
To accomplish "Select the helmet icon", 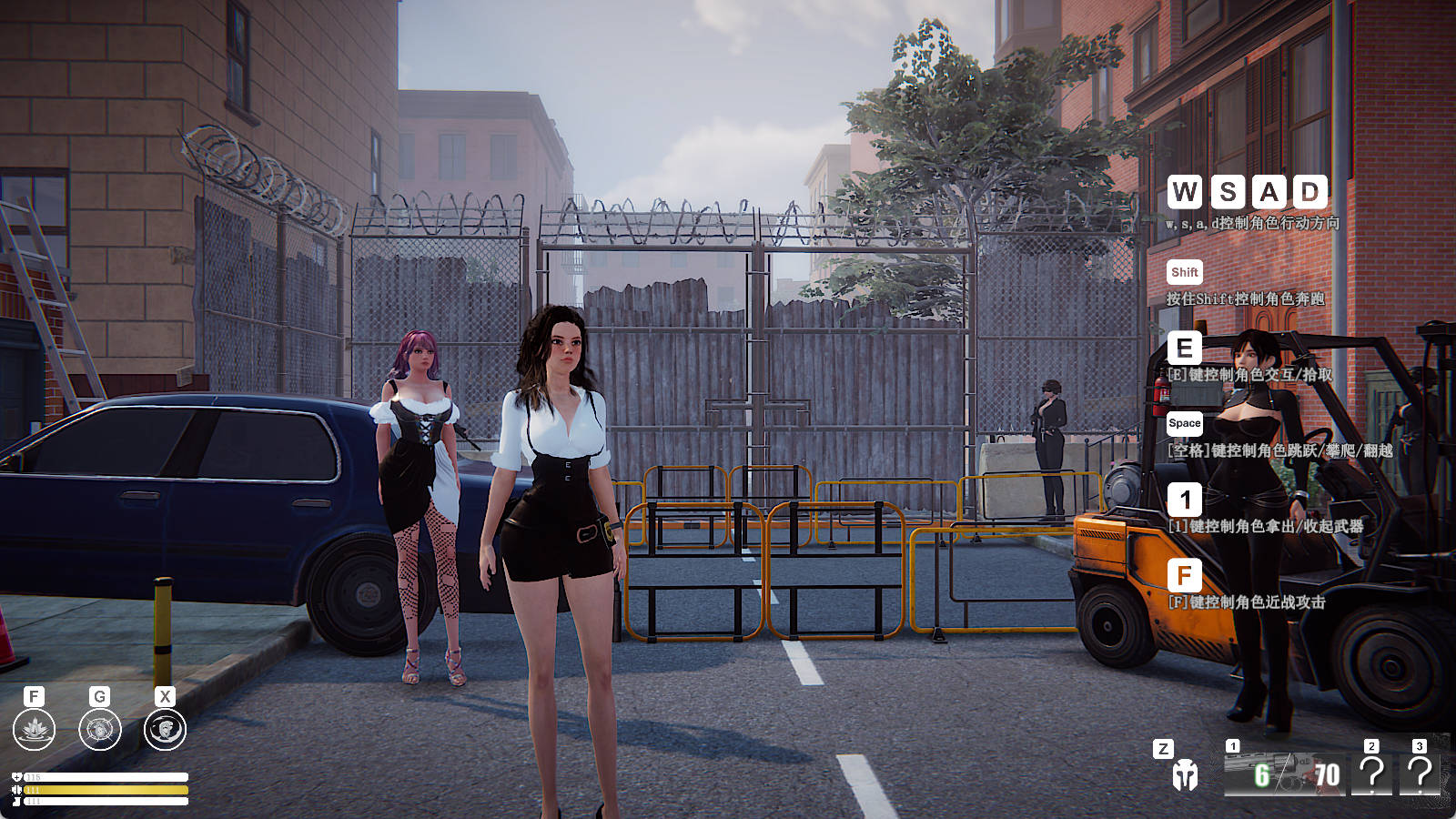I will coord(1184,774).
